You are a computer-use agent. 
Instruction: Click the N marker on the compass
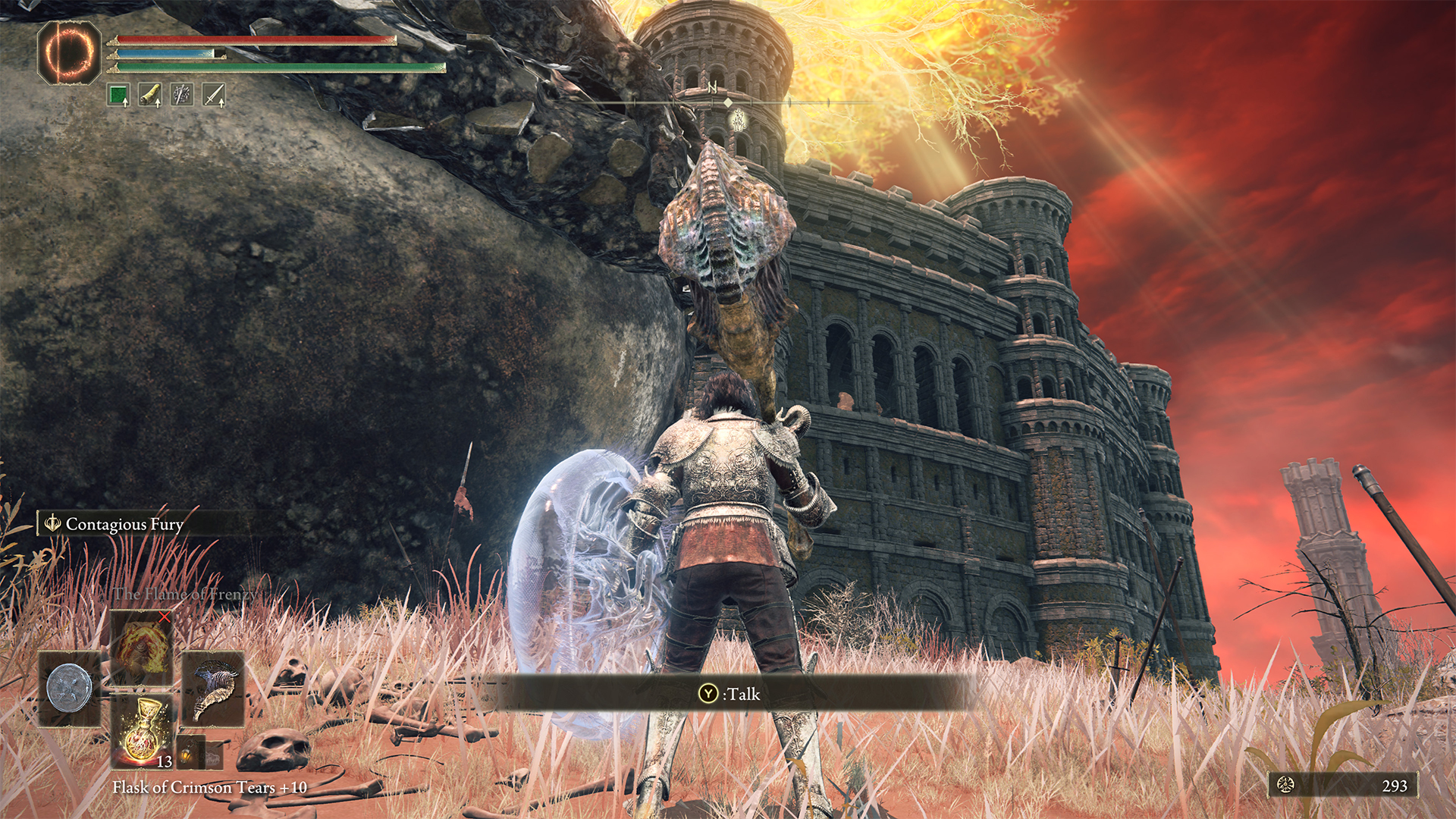[x=711, y=89]
